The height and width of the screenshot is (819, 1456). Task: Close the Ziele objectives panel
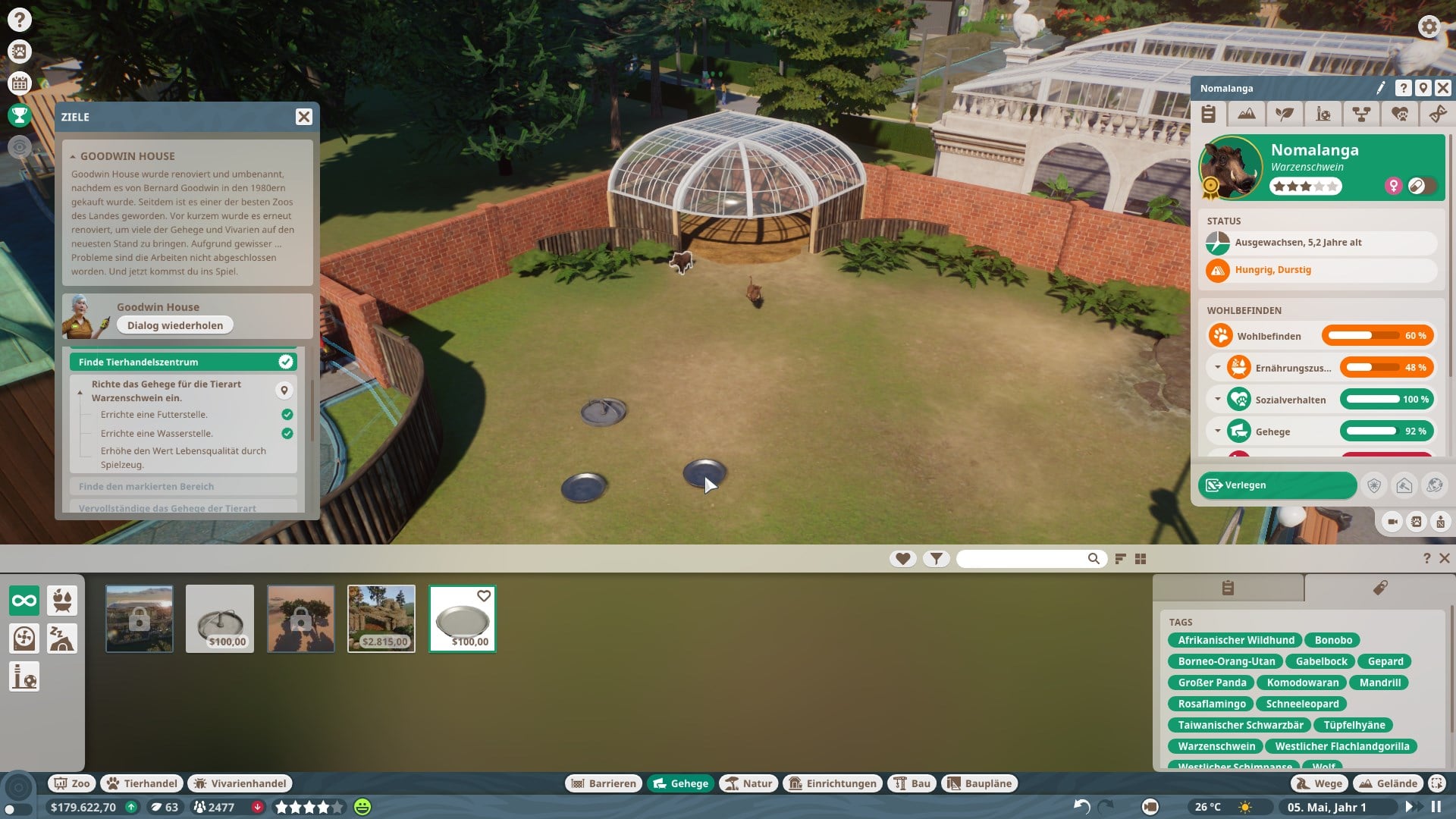303,117
